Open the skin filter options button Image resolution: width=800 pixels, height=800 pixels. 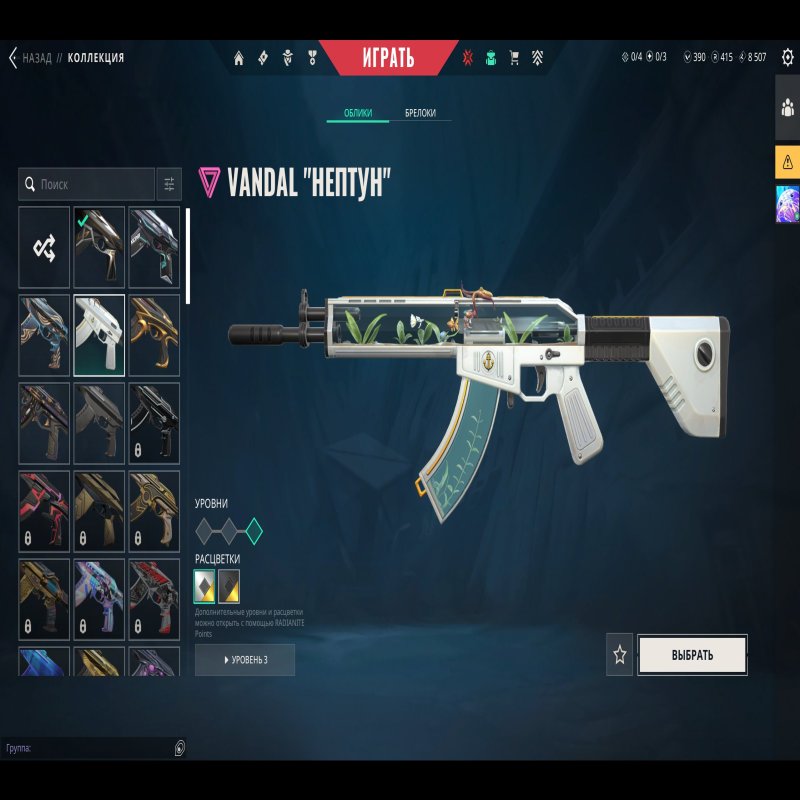point(169,184)
